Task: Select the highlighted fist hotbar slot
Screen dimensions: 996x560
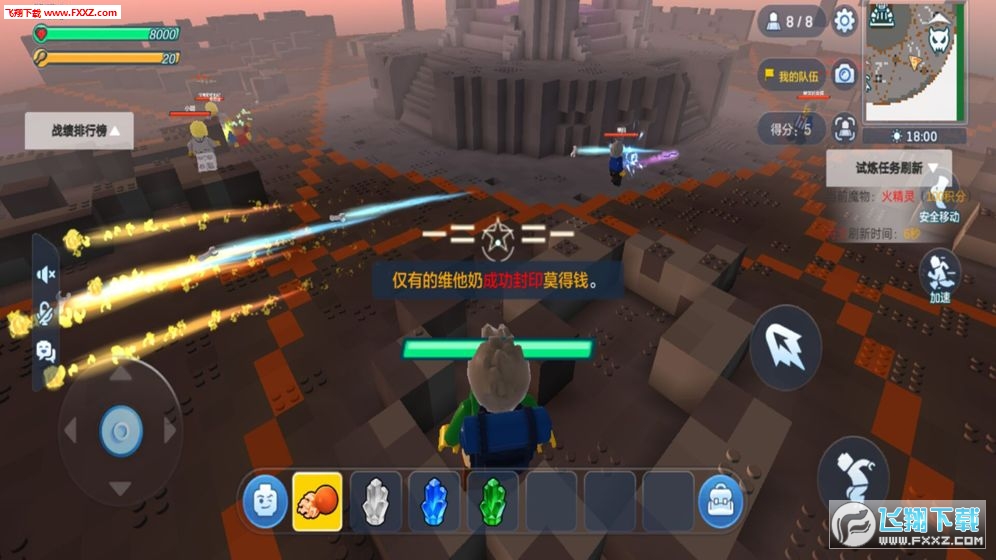Action: 317,501
